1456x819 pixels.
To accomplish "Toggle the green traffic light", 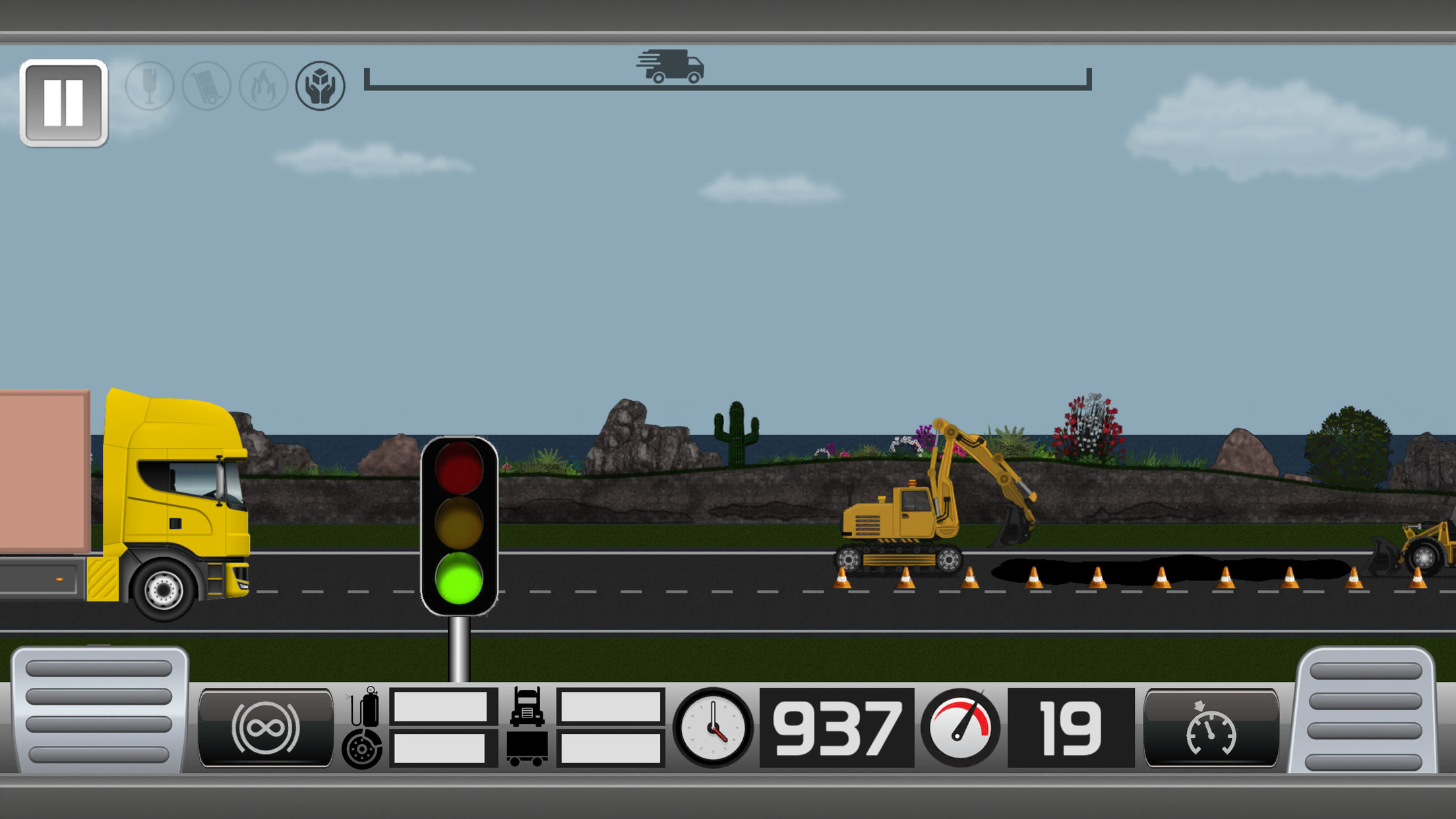I will click(459, 578).
